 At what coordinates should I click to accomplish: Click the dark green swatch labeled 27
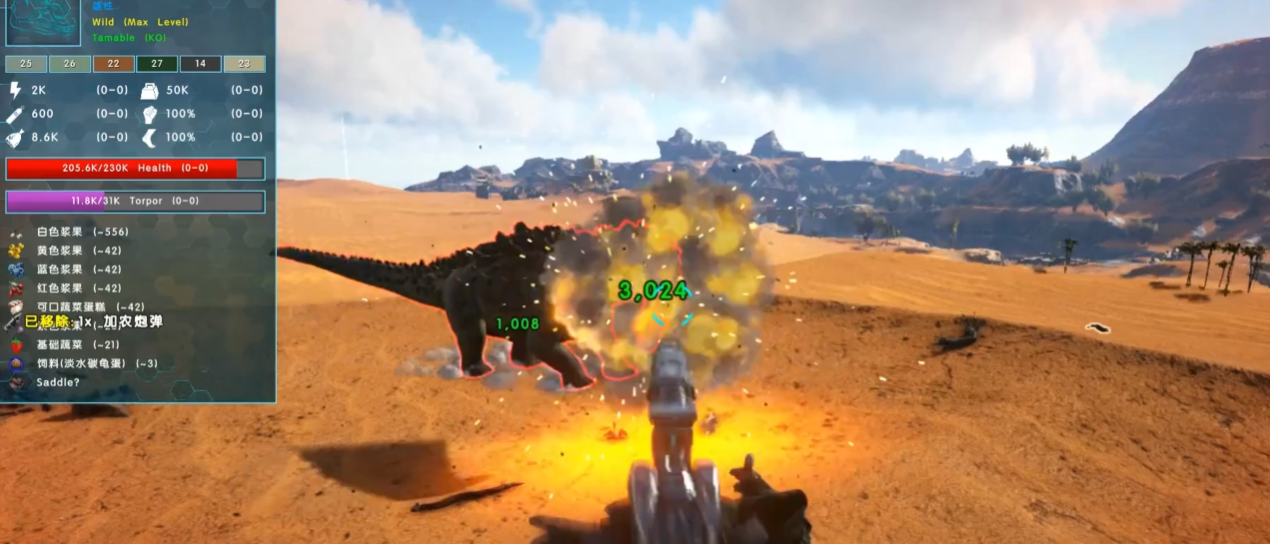(157, 64)
